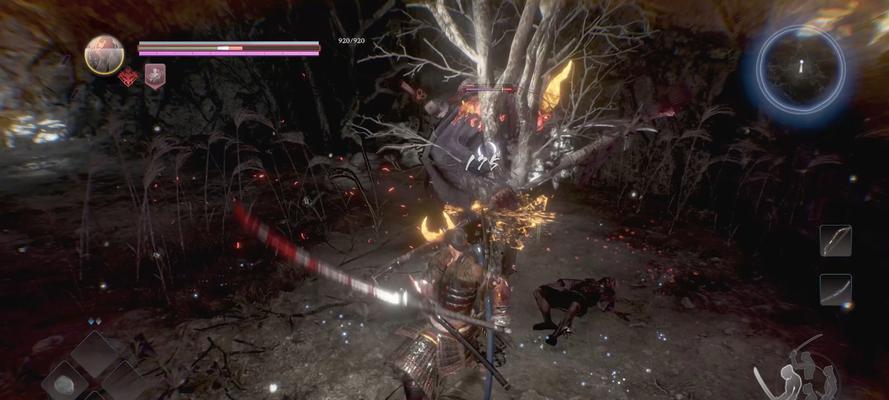Click the pink shield-shaped status icon
The height and width of the screenshot is (400, 889).
coord(154,77)
